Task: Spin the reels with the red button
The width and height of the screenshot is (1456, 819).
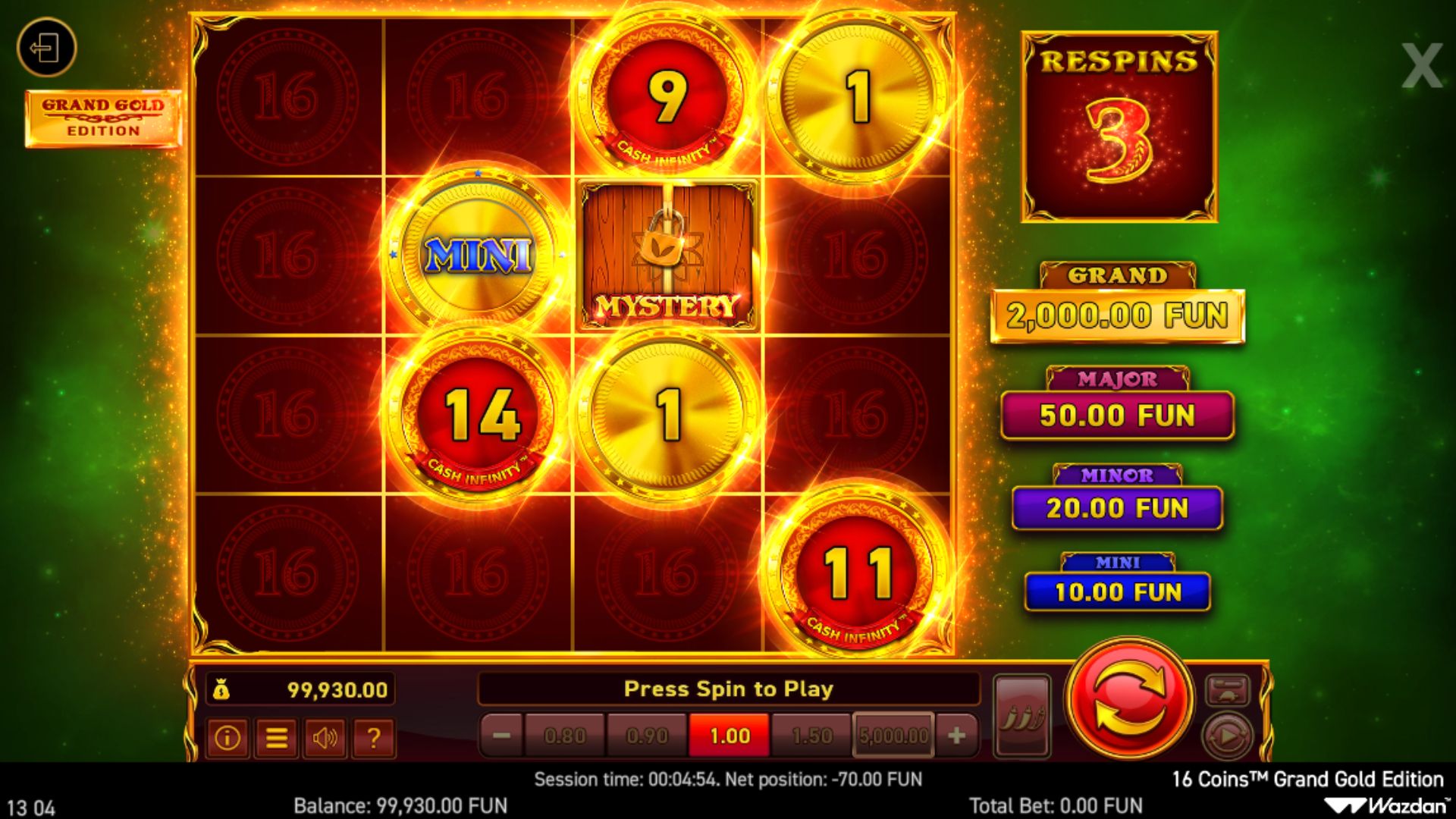Action: coord(1128,698)
